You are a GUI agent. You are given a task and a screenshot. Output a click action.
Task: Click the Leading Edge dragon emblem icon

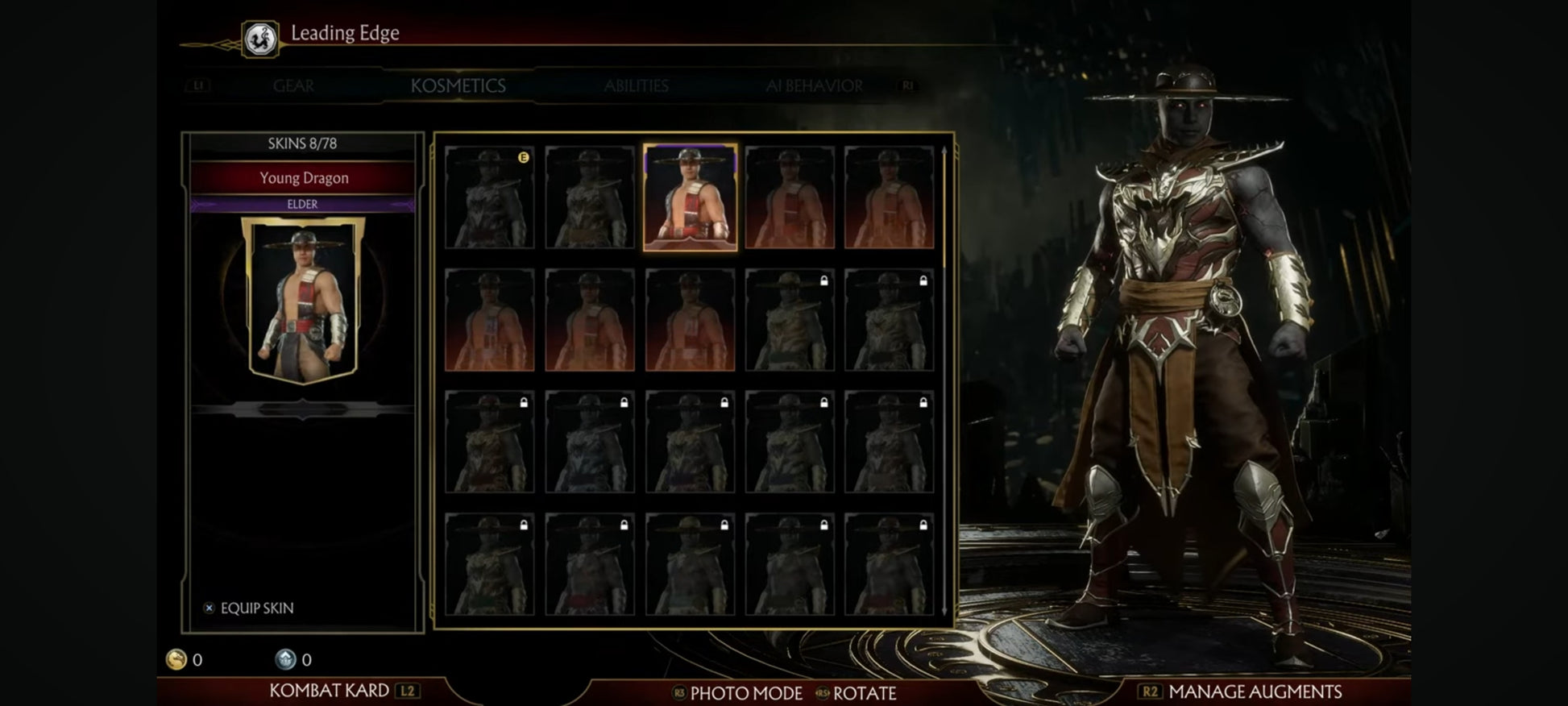tap(260, 39)
